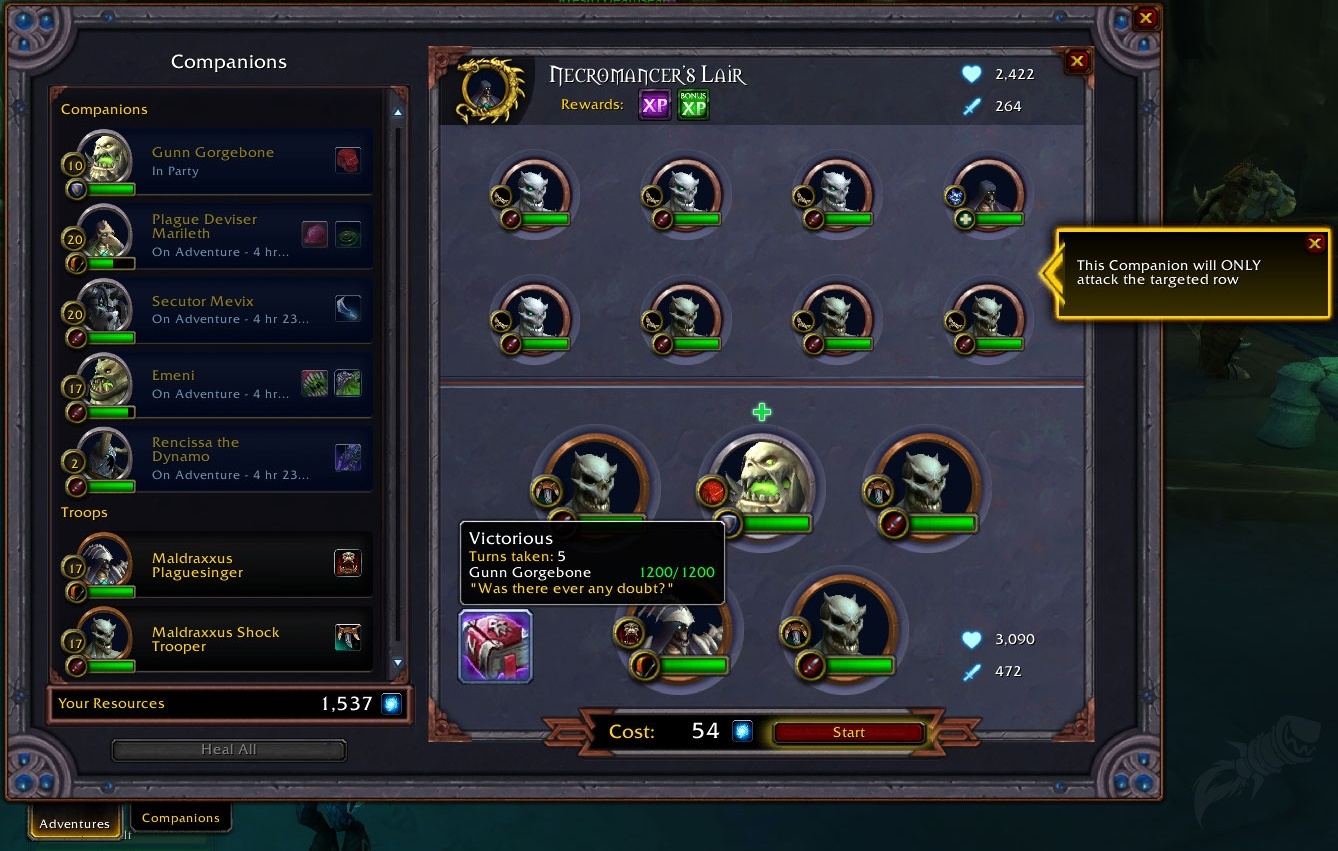Click the Heal All button
The width and height of the screenshot is (1338, 851).
tap(228, 749)
